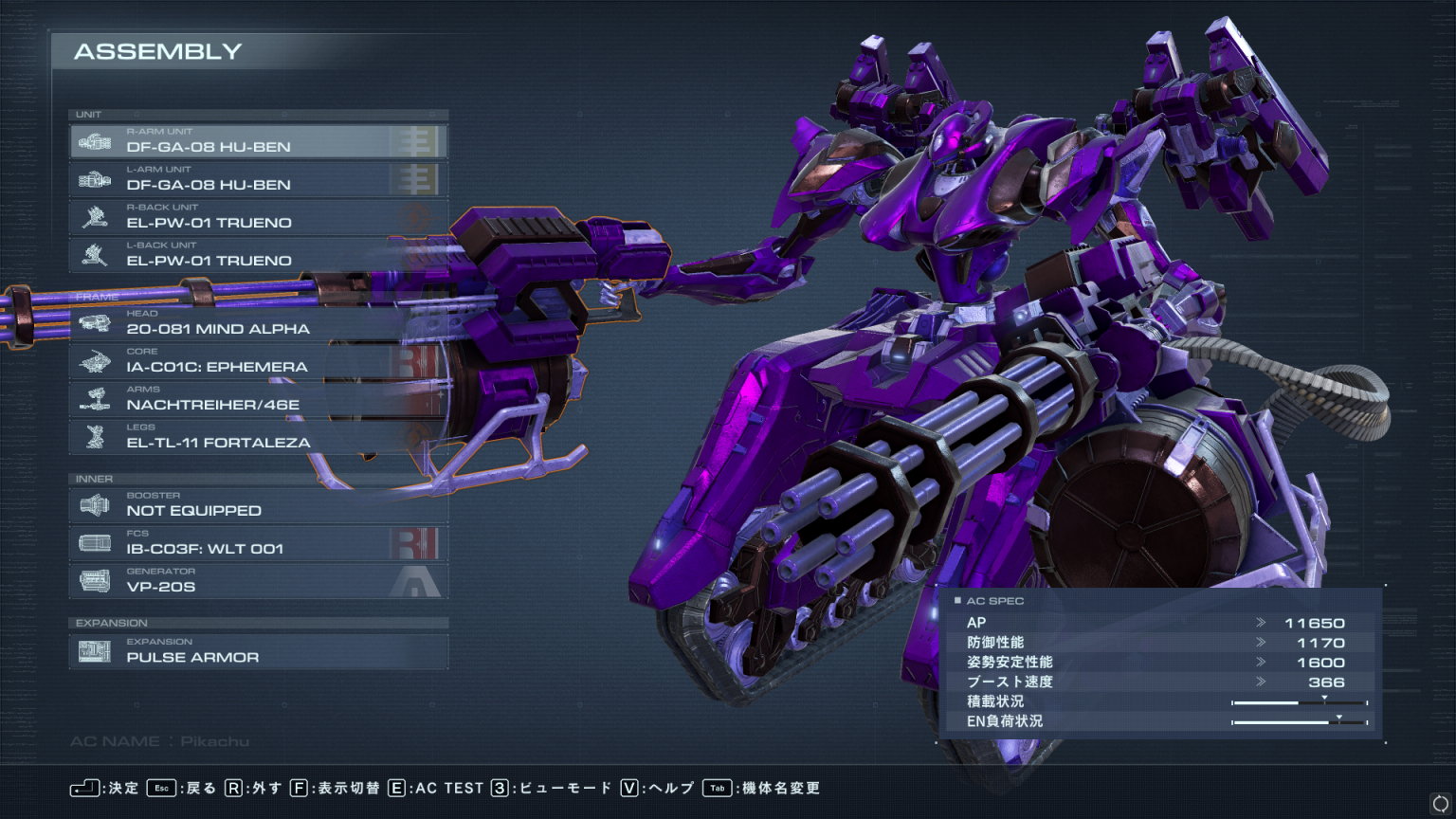The height and width of the screenshot is (819, 1456).
Task: Choose the ARMS slot NACHTREIHER/46E
Action: click(x=258, y=399)
